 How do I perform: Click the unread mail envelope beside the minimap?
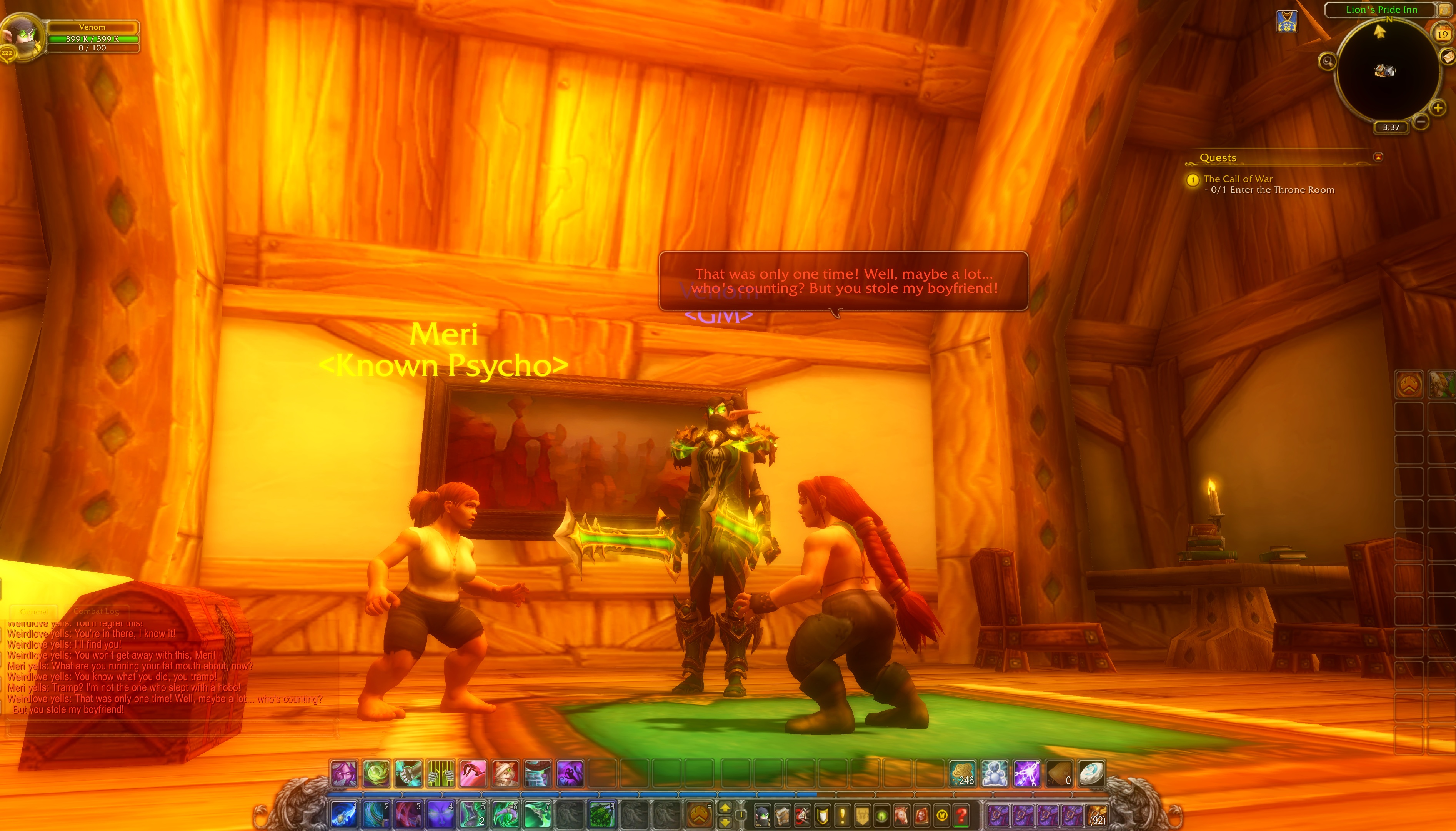(x=1448, y=58)
